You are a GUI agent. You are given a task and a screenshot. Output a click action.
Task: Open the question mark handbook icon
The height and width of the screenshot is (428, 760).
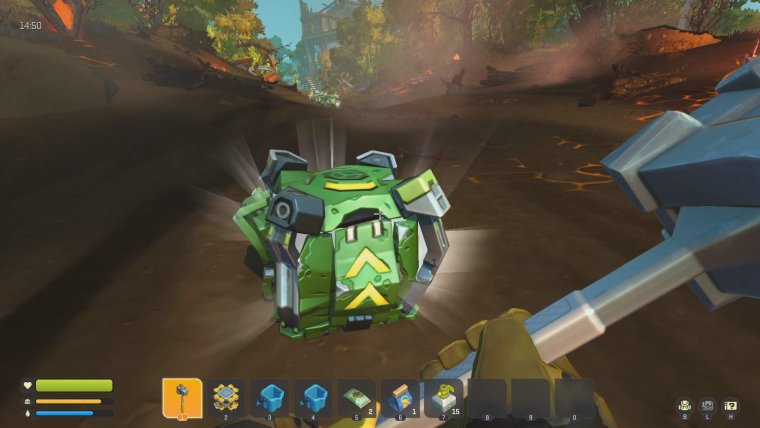[x=731, y=405]
